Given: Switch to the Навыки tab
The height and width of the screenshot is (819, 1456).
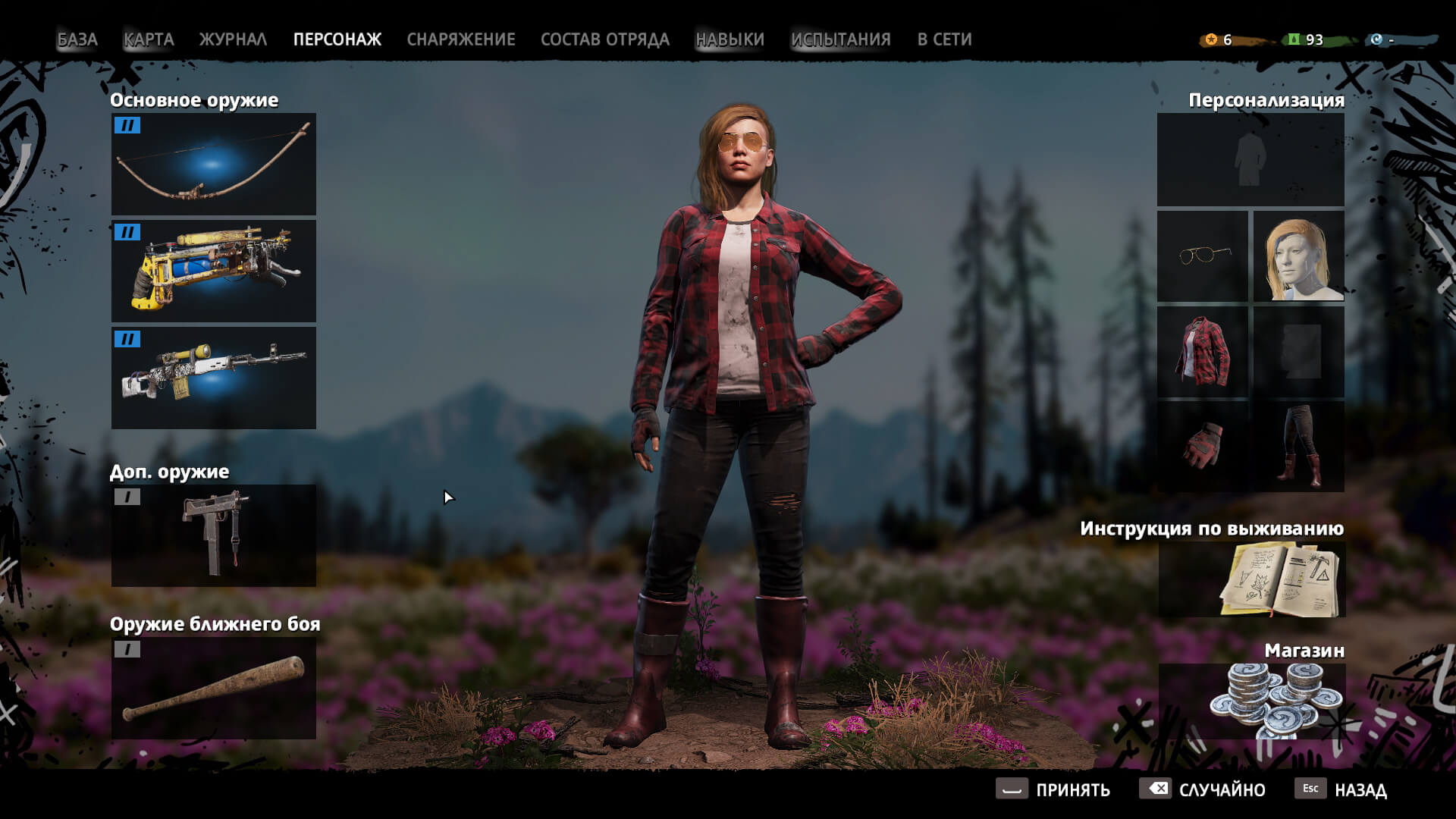Looking at the screenshot, I should pos(730,39).
